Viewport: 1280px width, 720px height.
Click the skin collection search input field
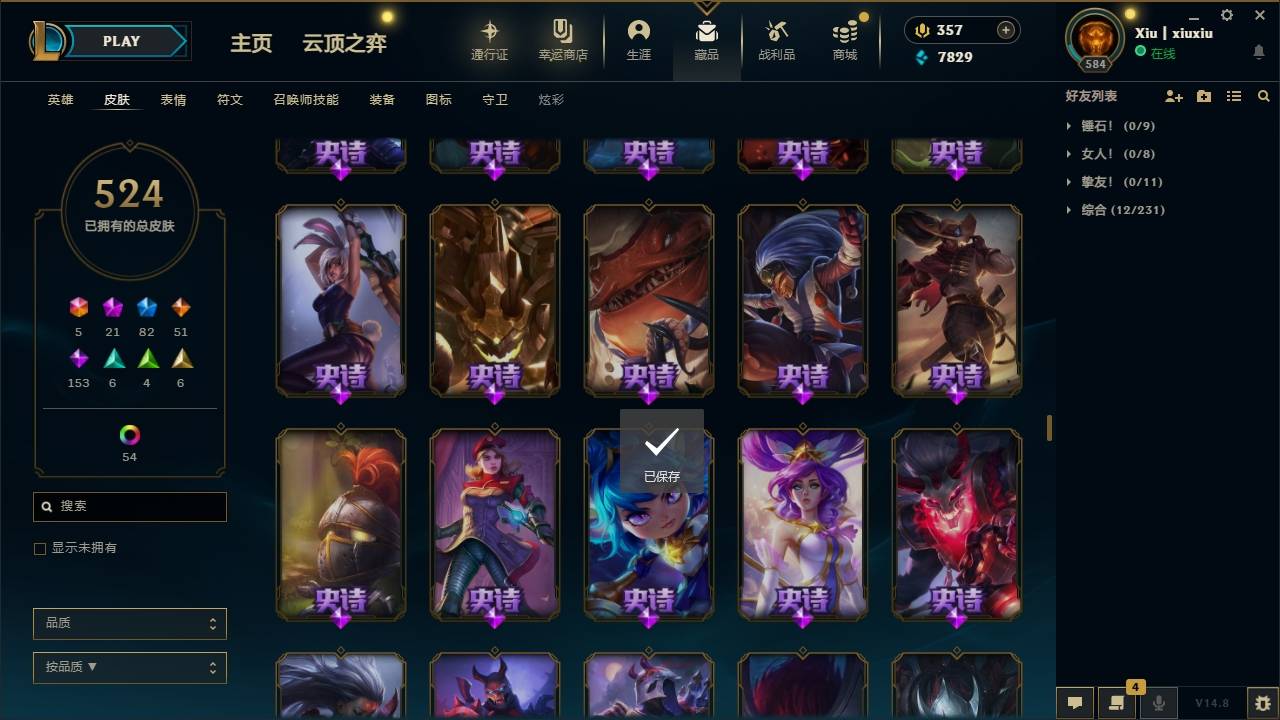(x=129, y=507)
